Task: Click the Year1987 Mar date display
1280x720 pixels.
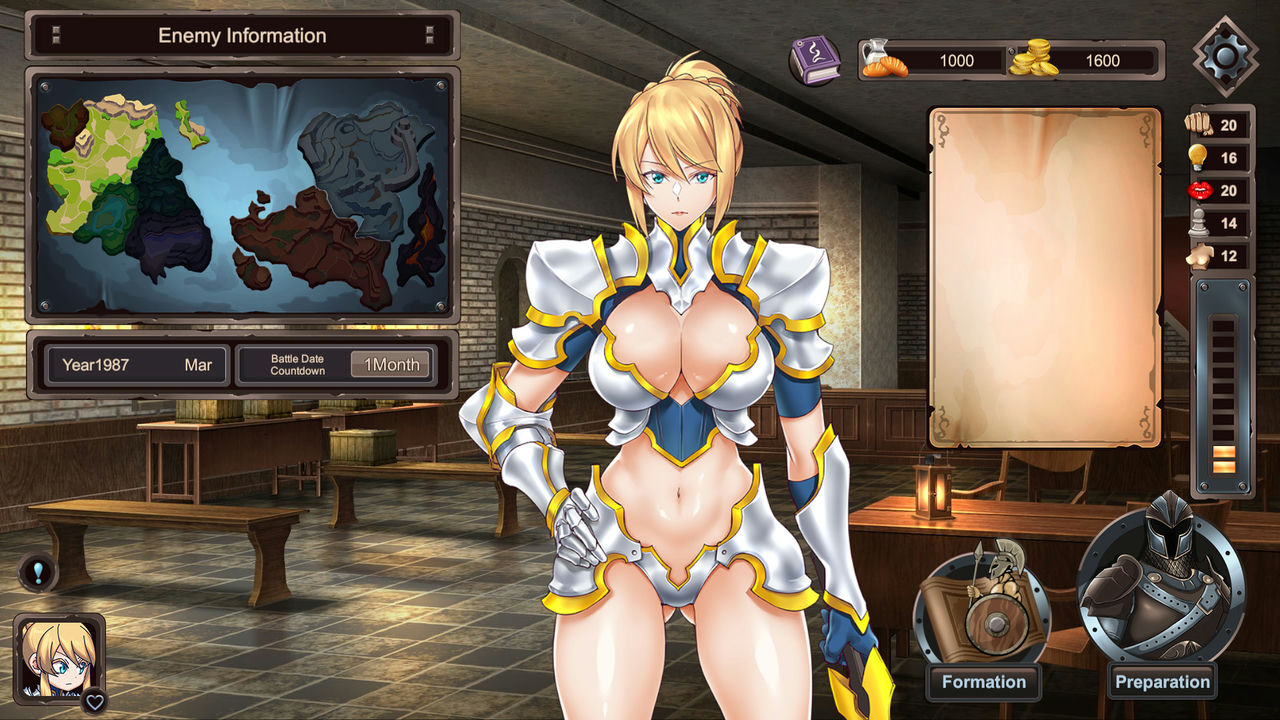Action: click(136, 364)
